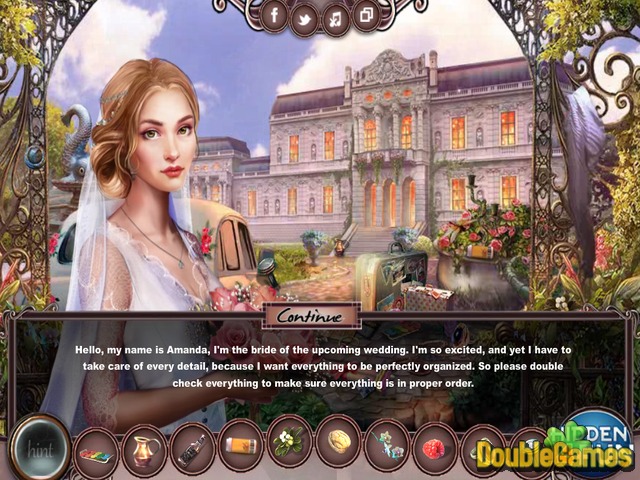Open the Facebook share icon
This screenshot has width=640, height=480.
273,16
